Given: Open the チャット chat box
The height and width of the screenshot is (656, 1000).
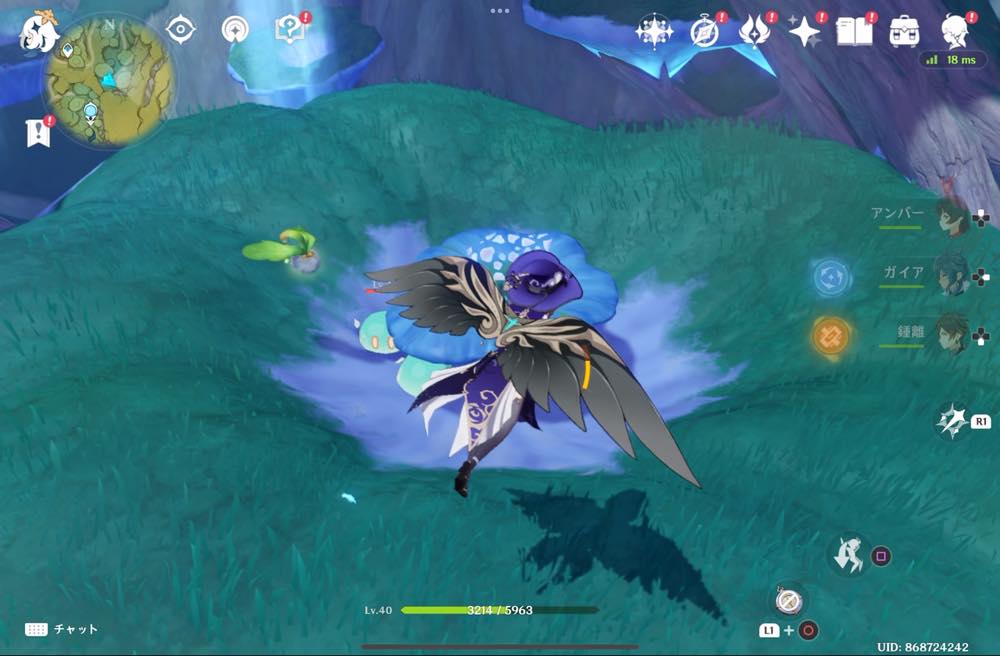Looking at the screenshot, I should 62,629.
